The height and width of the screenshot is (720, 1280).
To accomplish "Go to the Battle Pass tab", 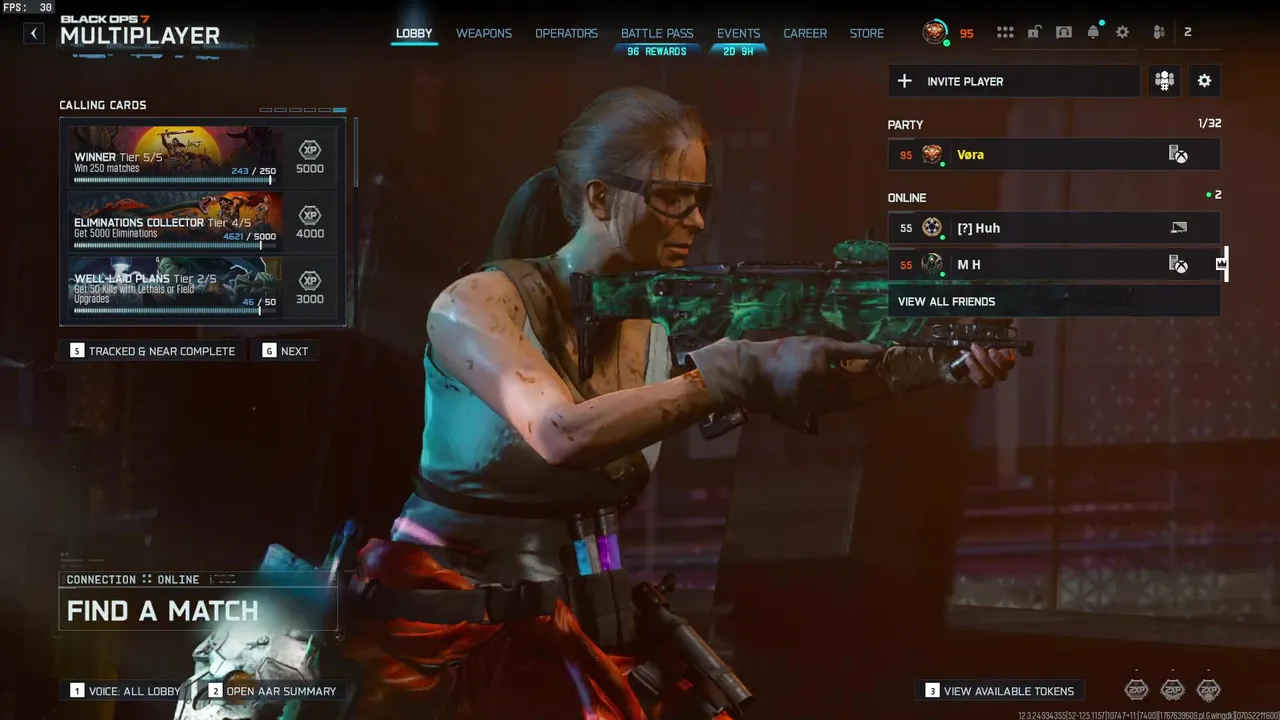I will point(657,33).
